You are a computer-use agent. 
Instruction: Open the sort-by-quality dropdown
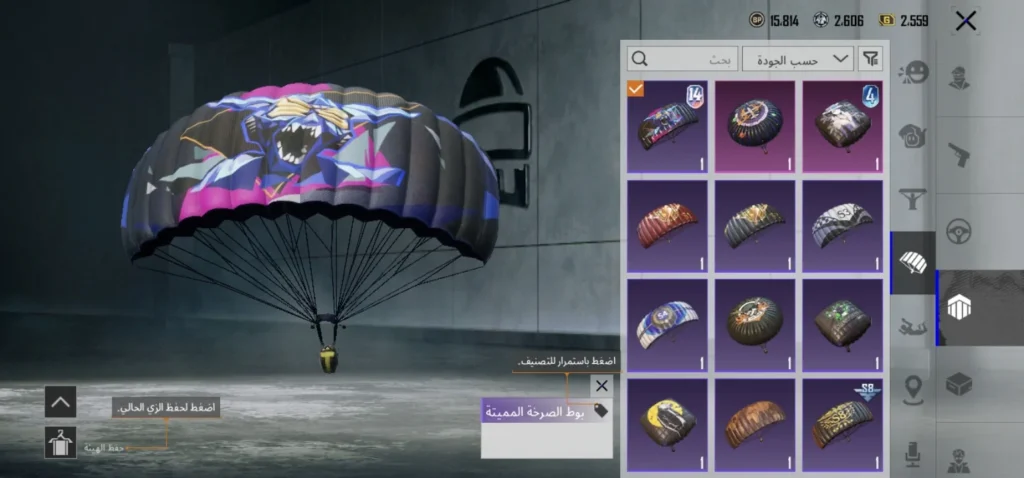(811, 59)
